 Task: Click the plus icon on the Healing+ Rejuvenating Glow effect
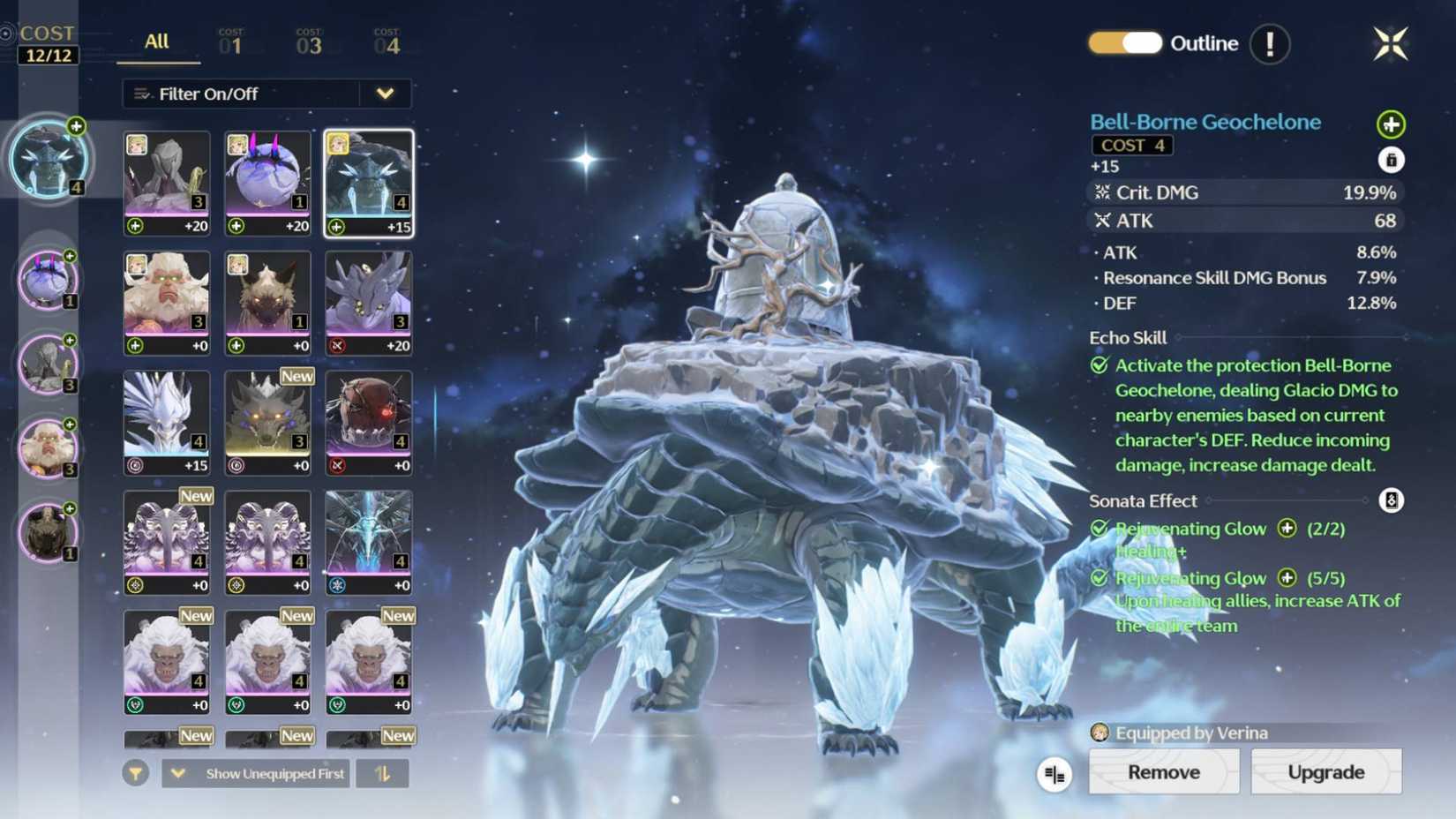(x=1287, y=529)
